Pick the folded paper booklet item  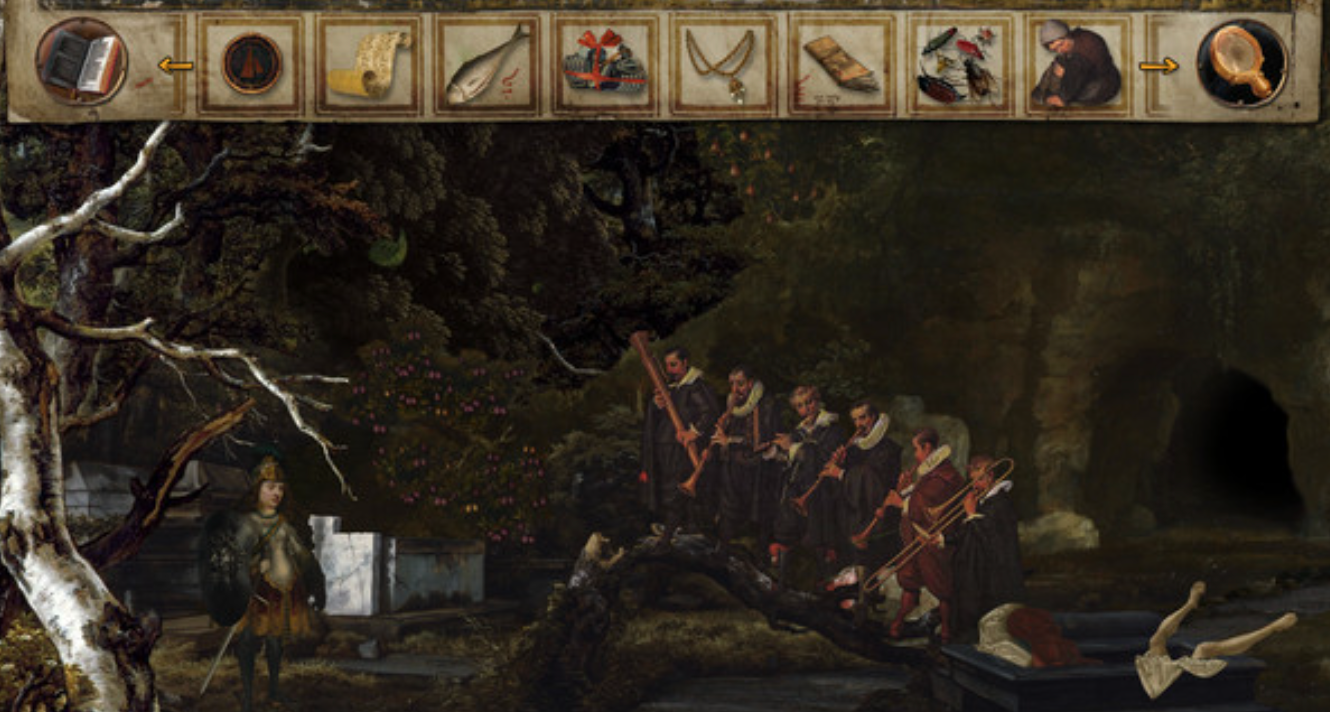point(840,64)
